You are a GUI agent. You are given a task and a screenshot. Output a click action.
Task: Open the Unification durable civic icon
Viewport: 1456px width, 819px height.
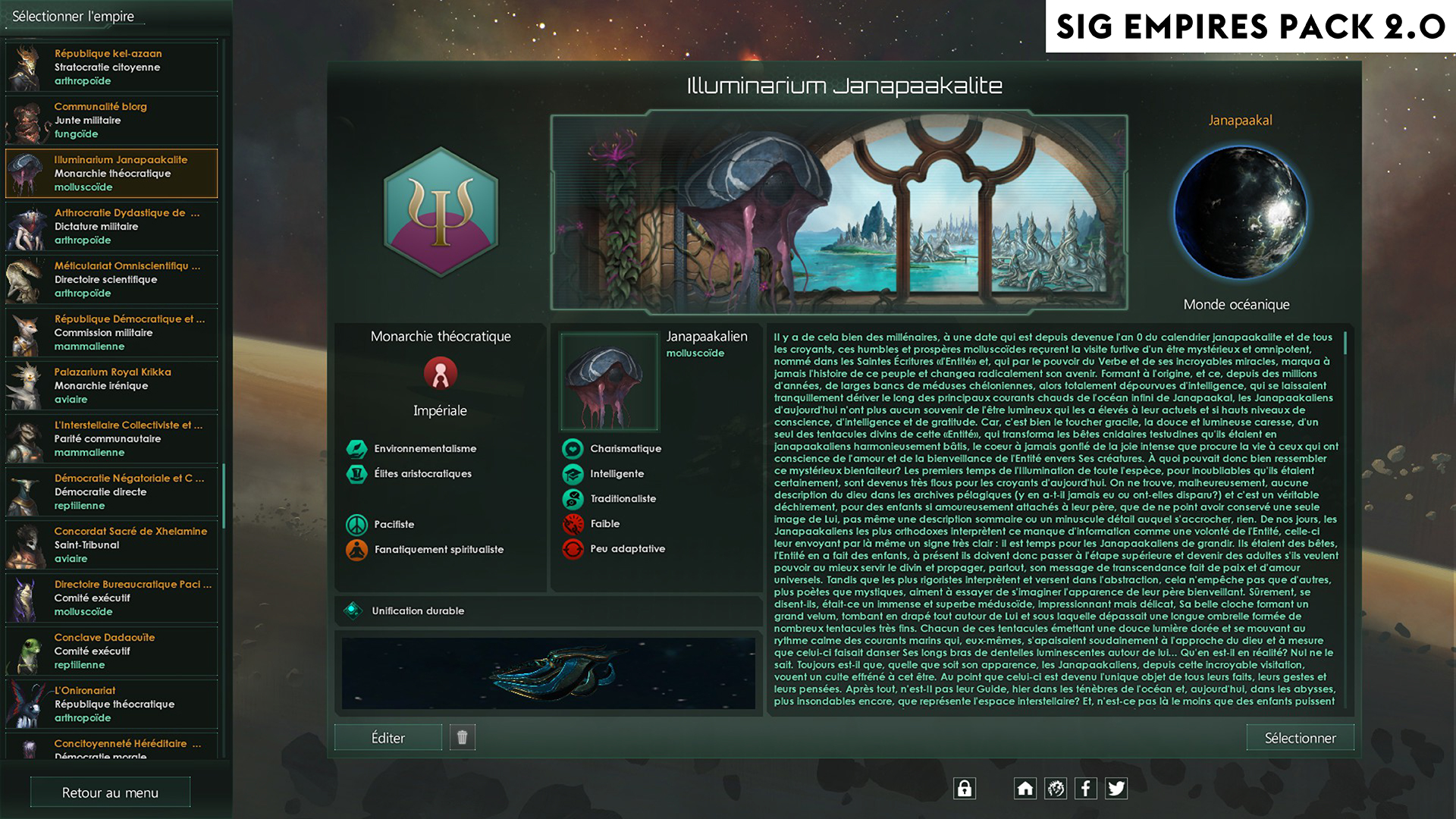coord(352,610)
